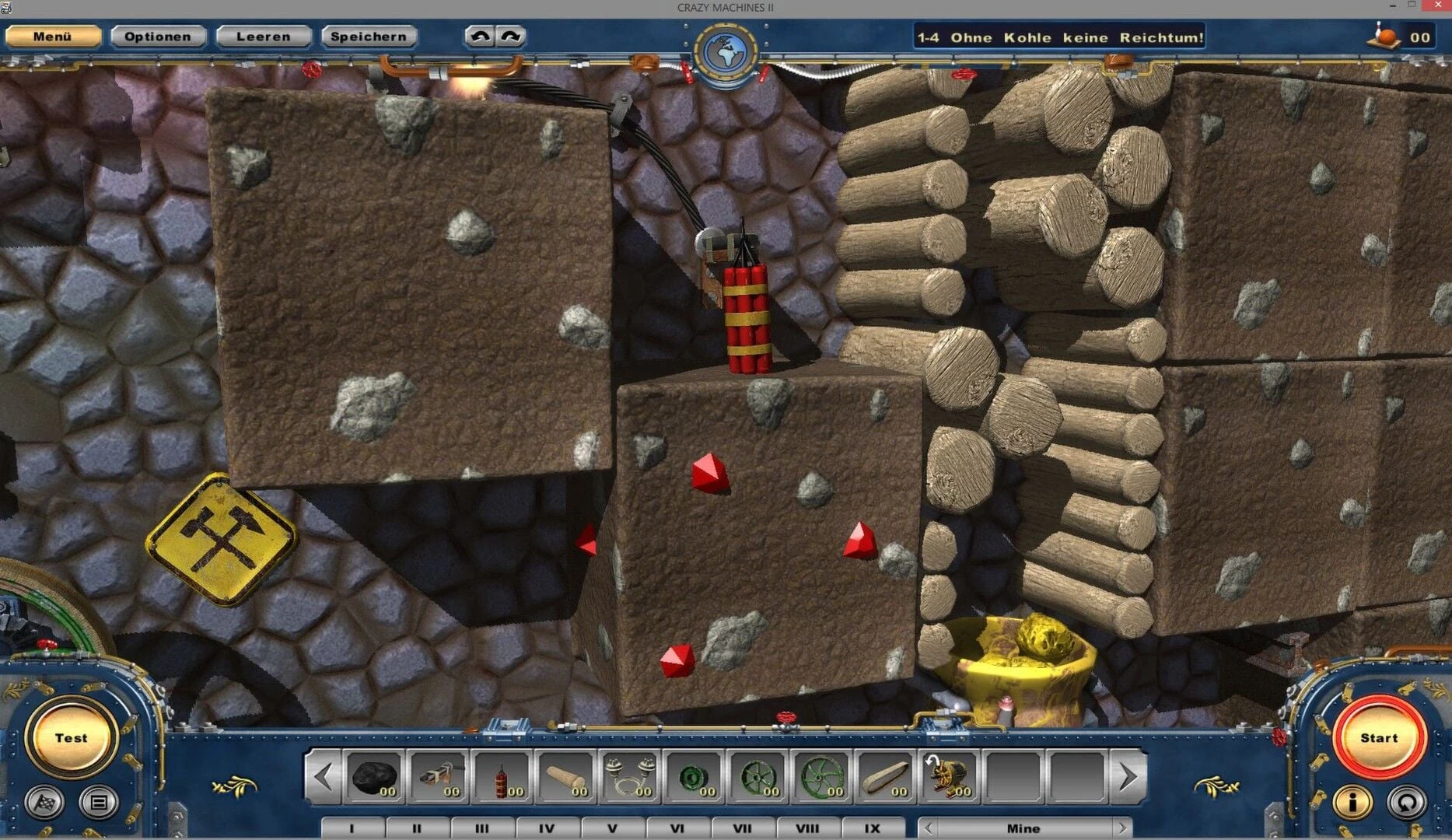Open the Menü button
This screenshot has width=1452, height=840.
(x=53, y=37)
